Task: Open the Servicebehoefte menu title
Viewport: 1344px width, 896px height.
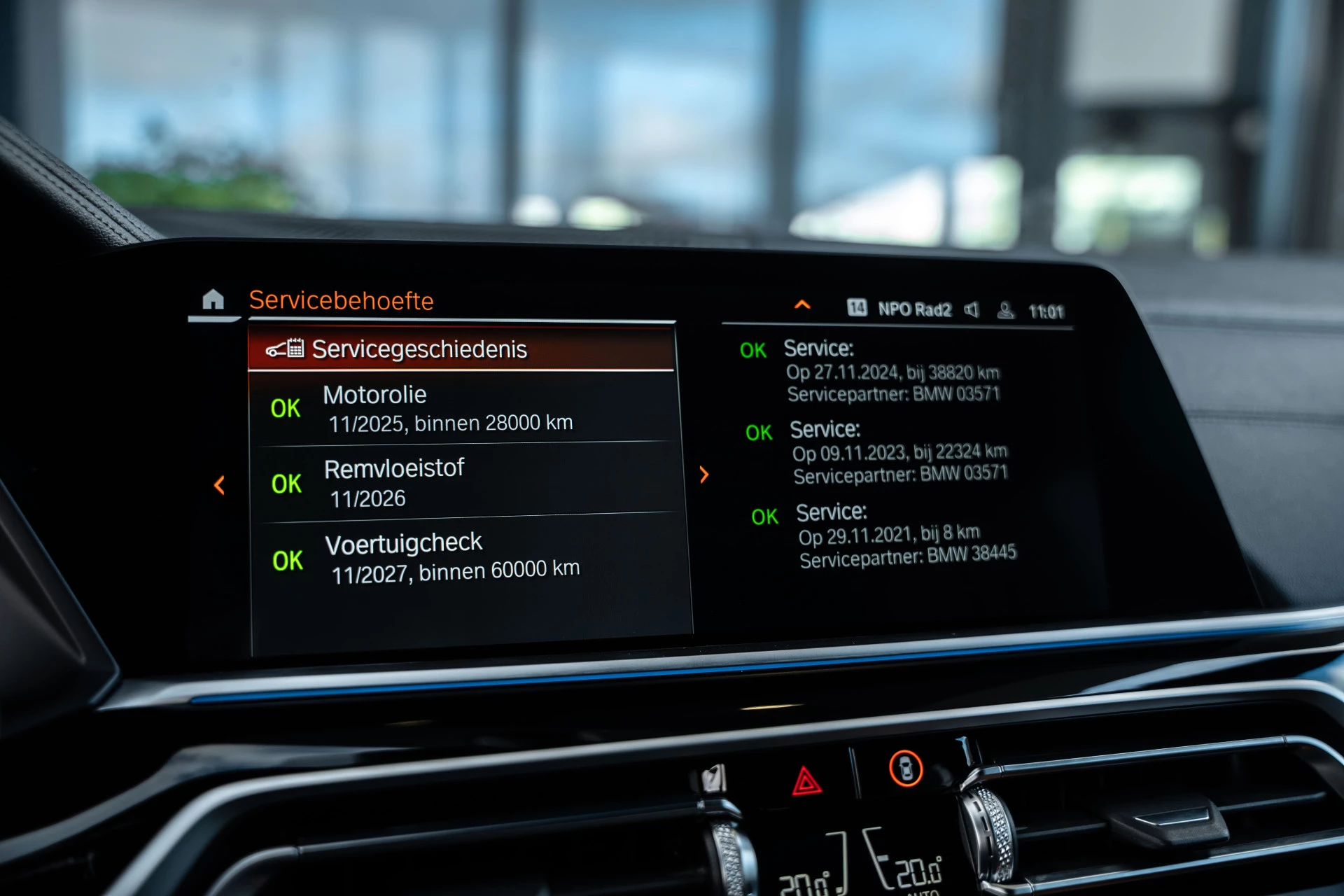Action: [342, 301]
